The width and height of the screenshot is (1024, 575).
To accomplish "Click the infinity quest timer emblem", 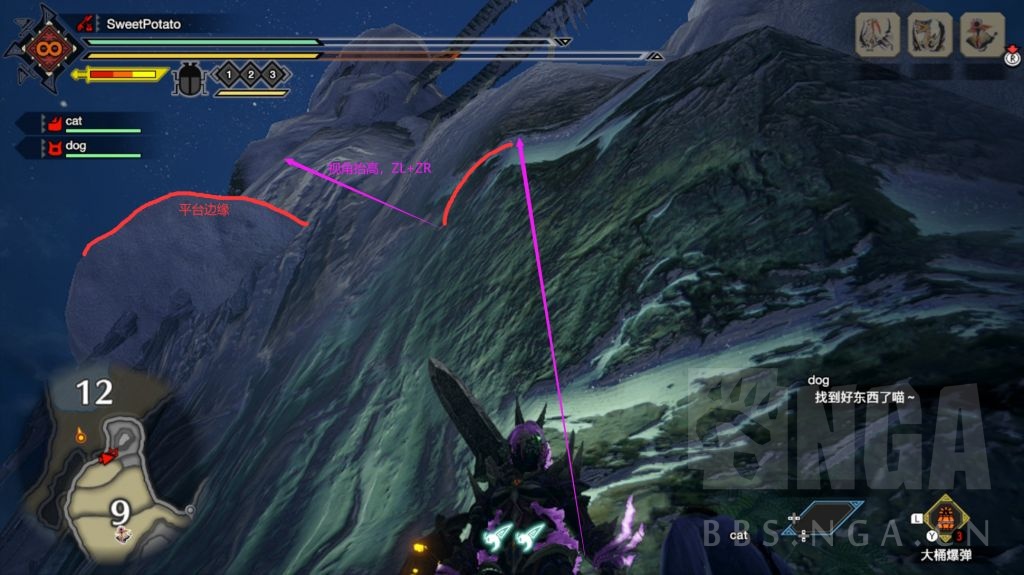I will pyautogui.click(x=44, y=48).
